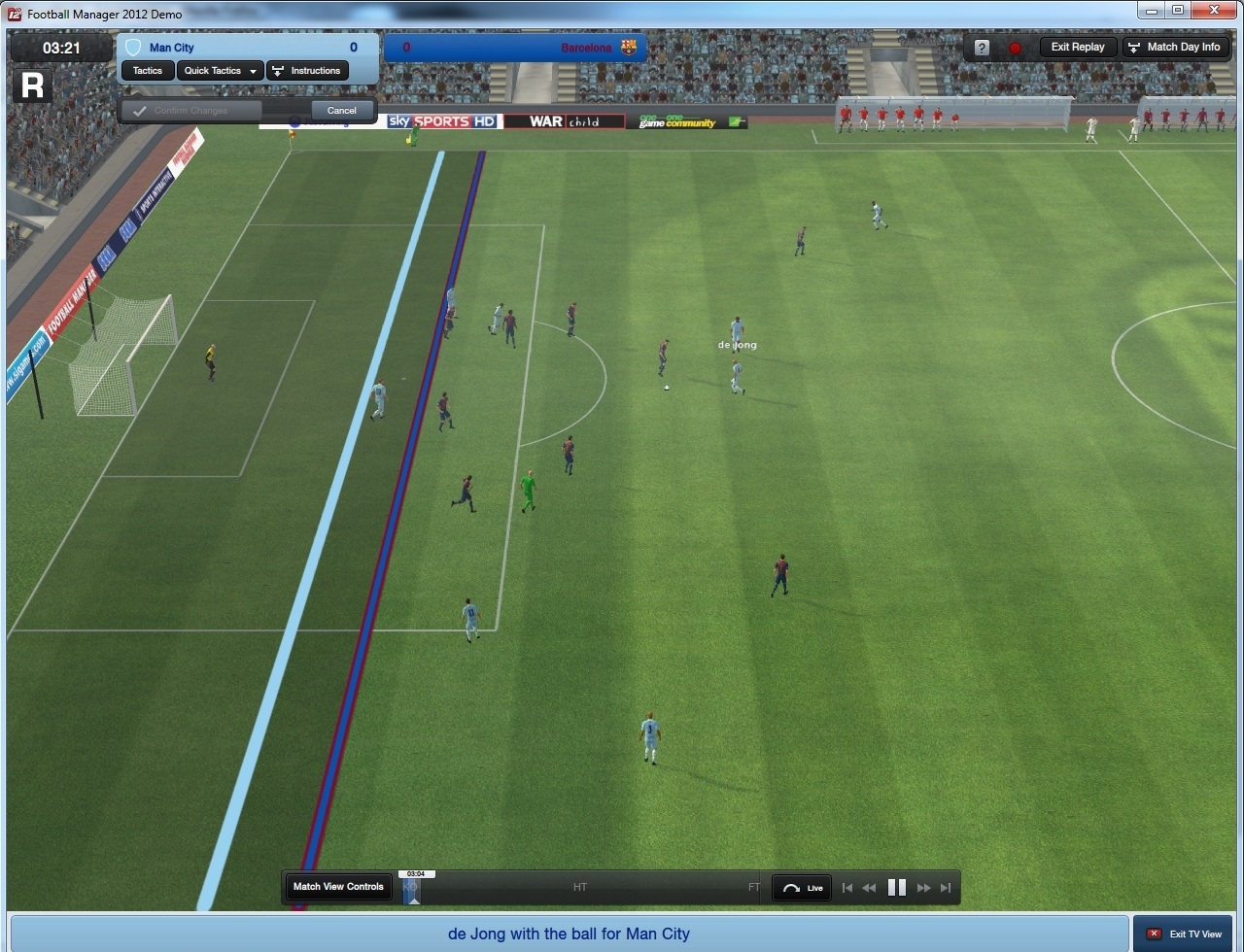
Task: Click the skip-to-start playback icon
Action: (x=847, y=887)
